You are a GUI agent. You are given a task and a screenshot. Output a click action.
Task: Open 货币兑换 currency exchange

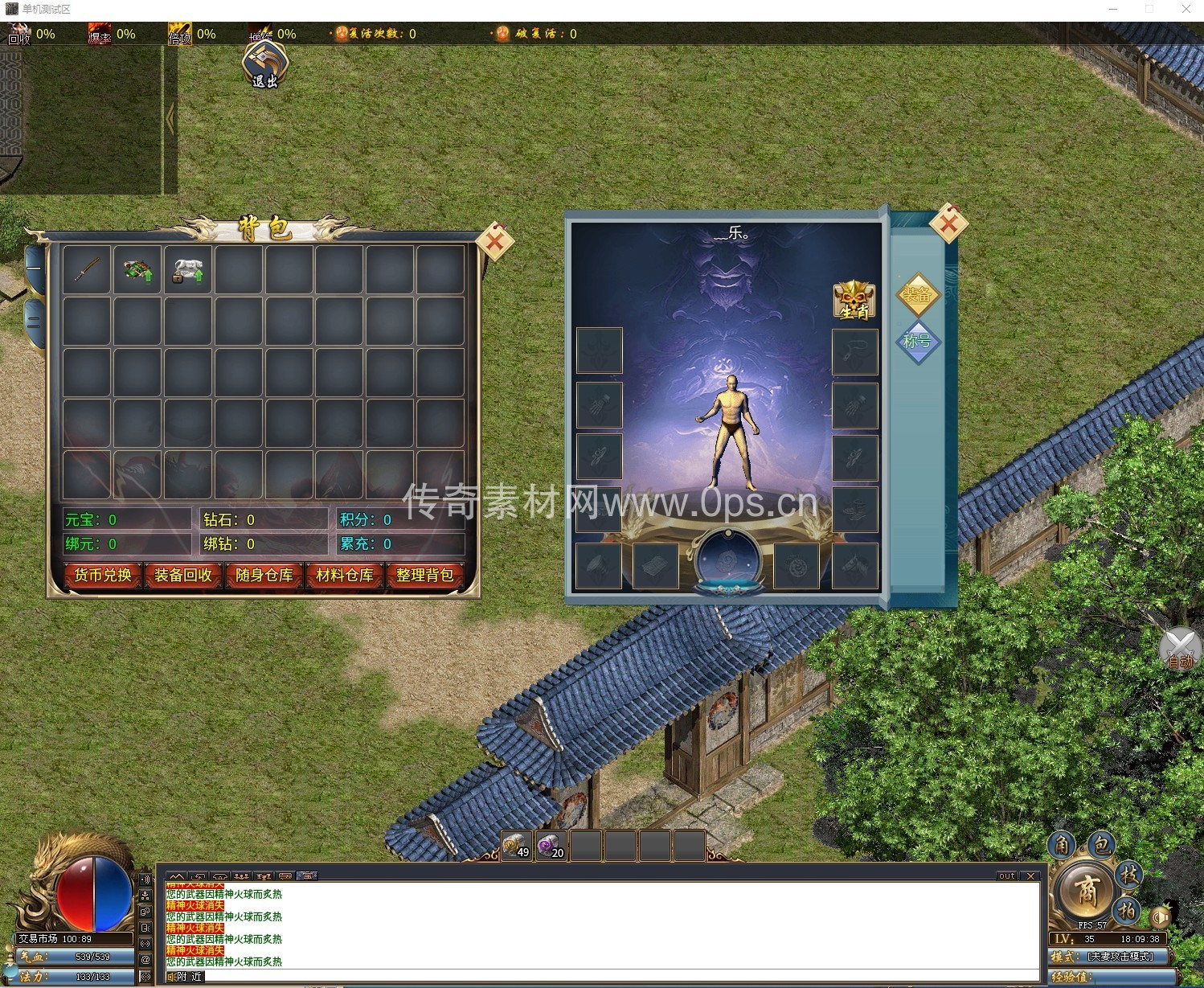pyautogui.click(x=103, y=576)
